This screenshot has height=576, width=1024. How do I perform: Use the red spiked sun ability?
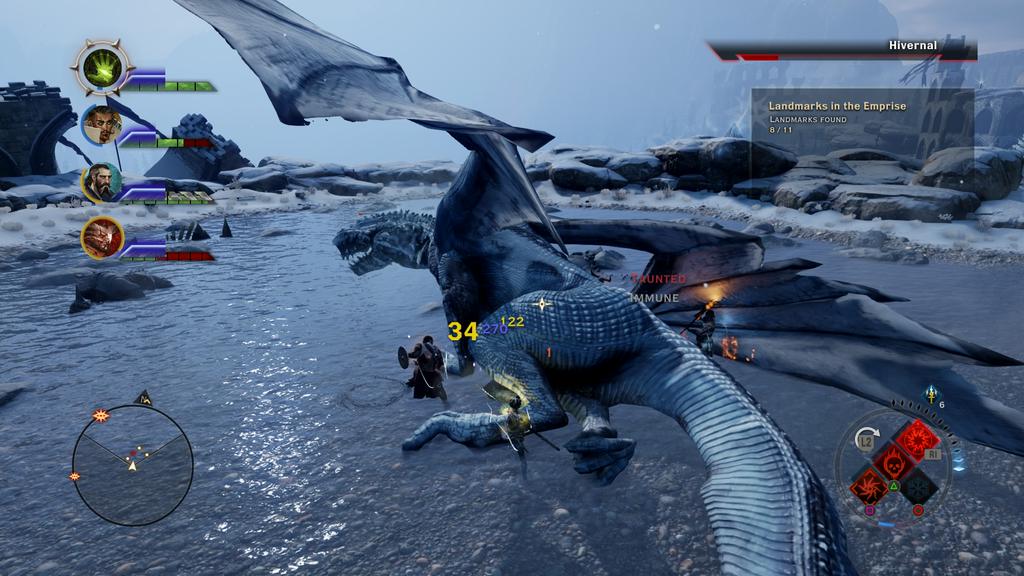916,440
